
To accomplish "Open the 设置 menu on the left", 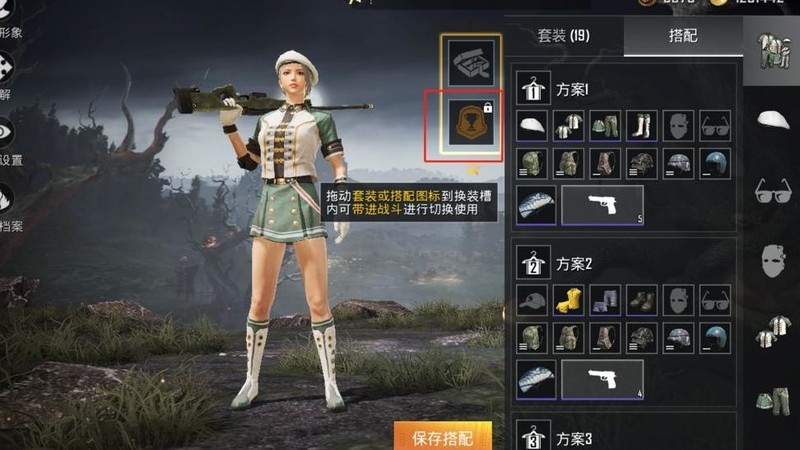I will [x=8, y=140].
